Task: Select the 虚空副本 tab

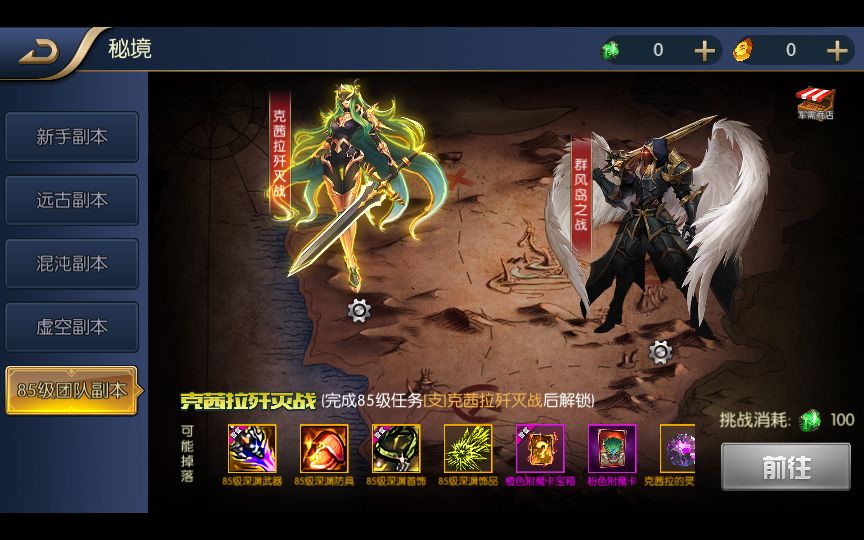Action: coord(72,327)
